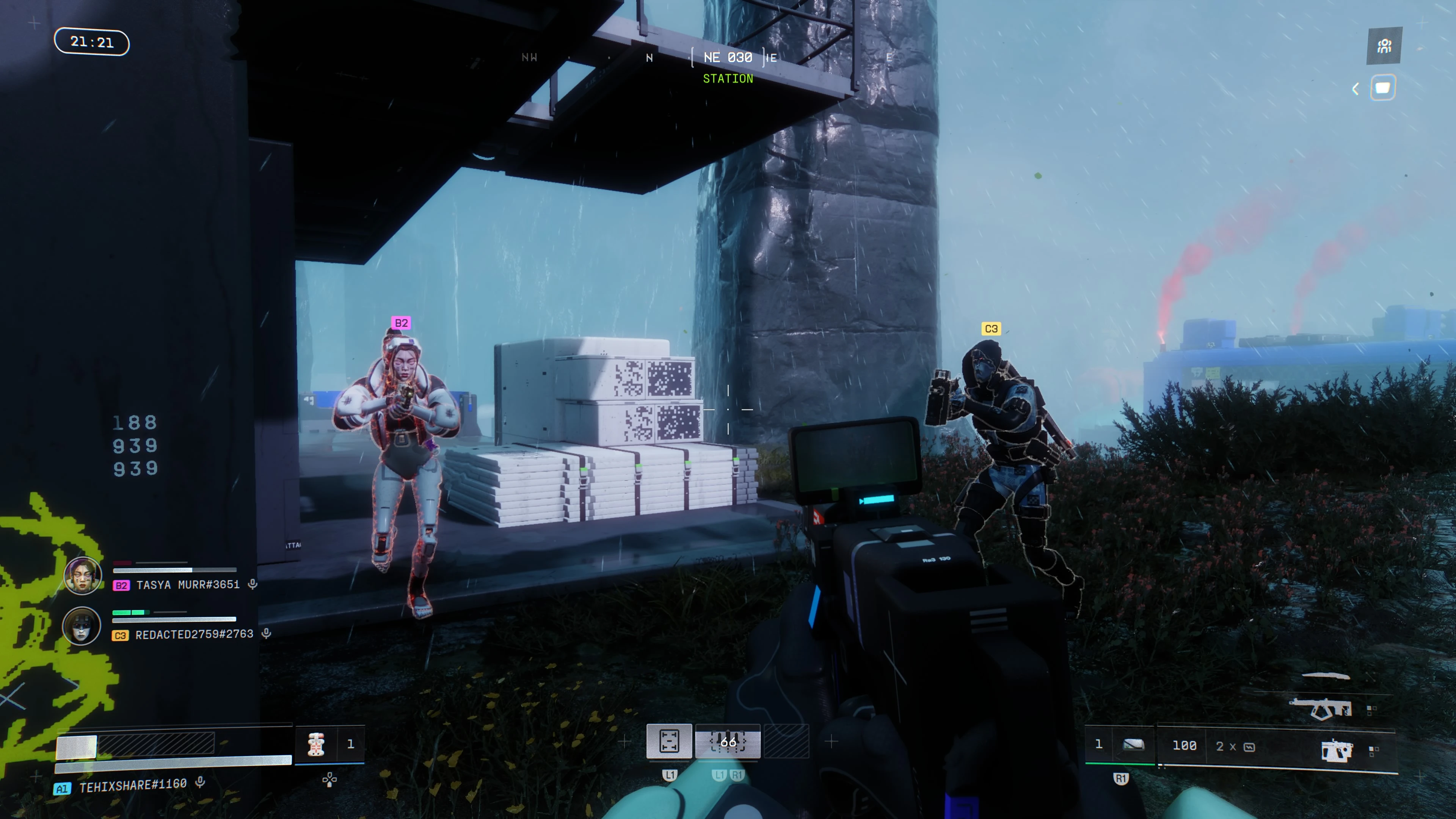The image size is (1456, 819).
Task: Toggle Tasya Murr's microphone icon
Action: click(x=253, y=584)
